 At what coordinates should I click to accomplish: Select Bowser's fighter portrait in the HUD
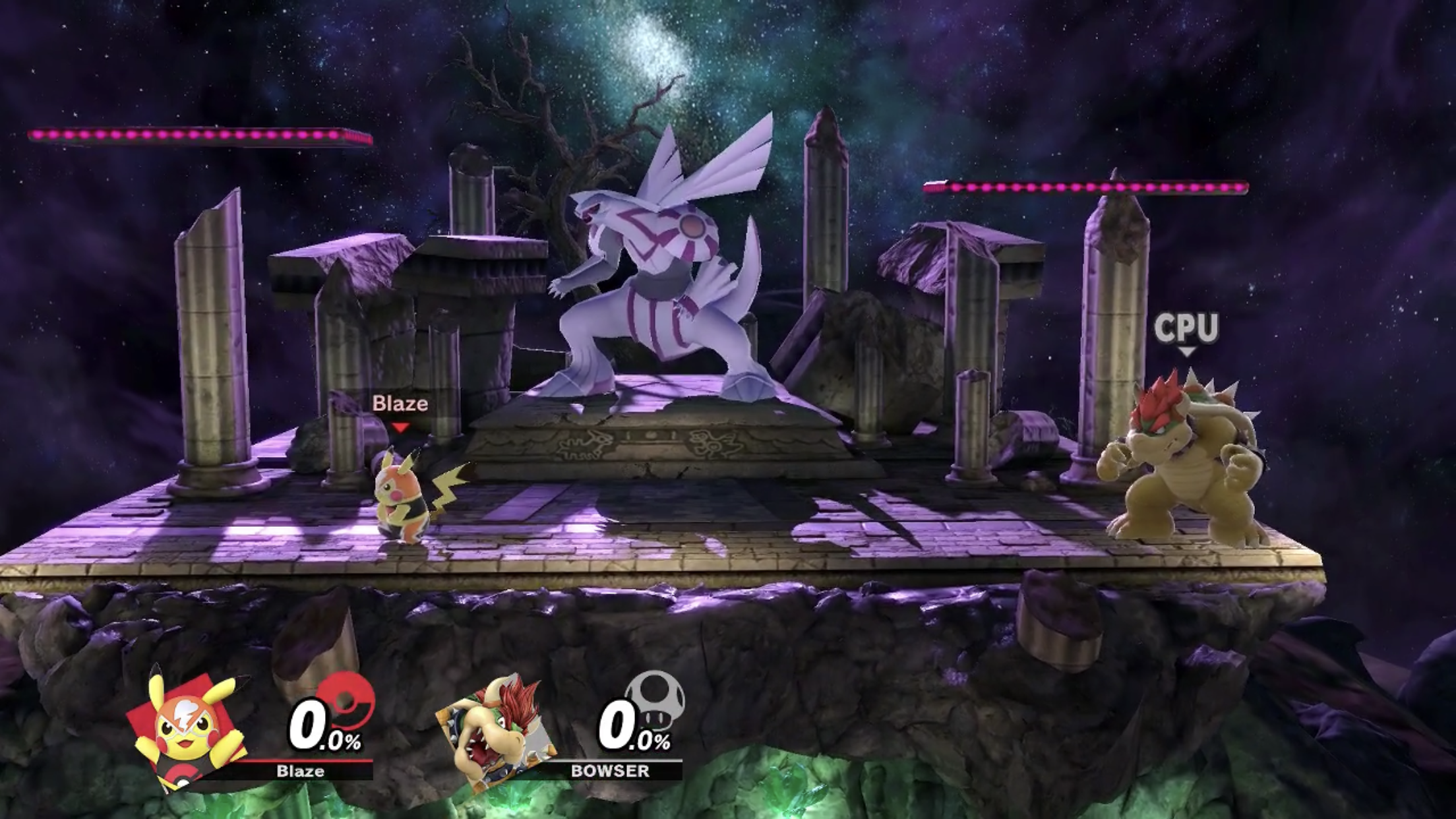pos(496,732)
